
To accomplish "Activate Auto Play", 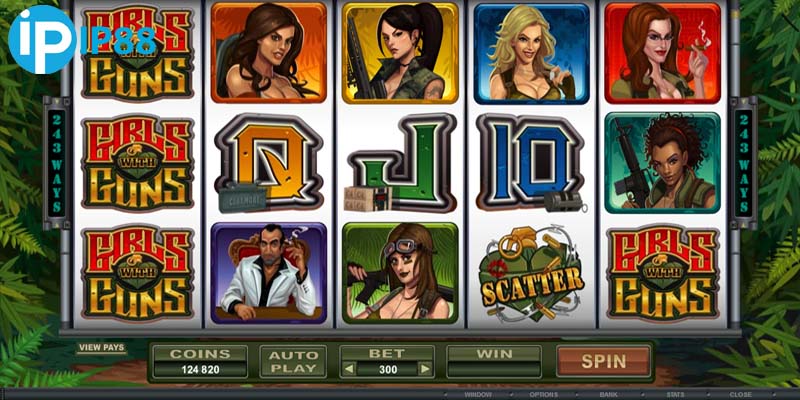I will tap(292, 362).
